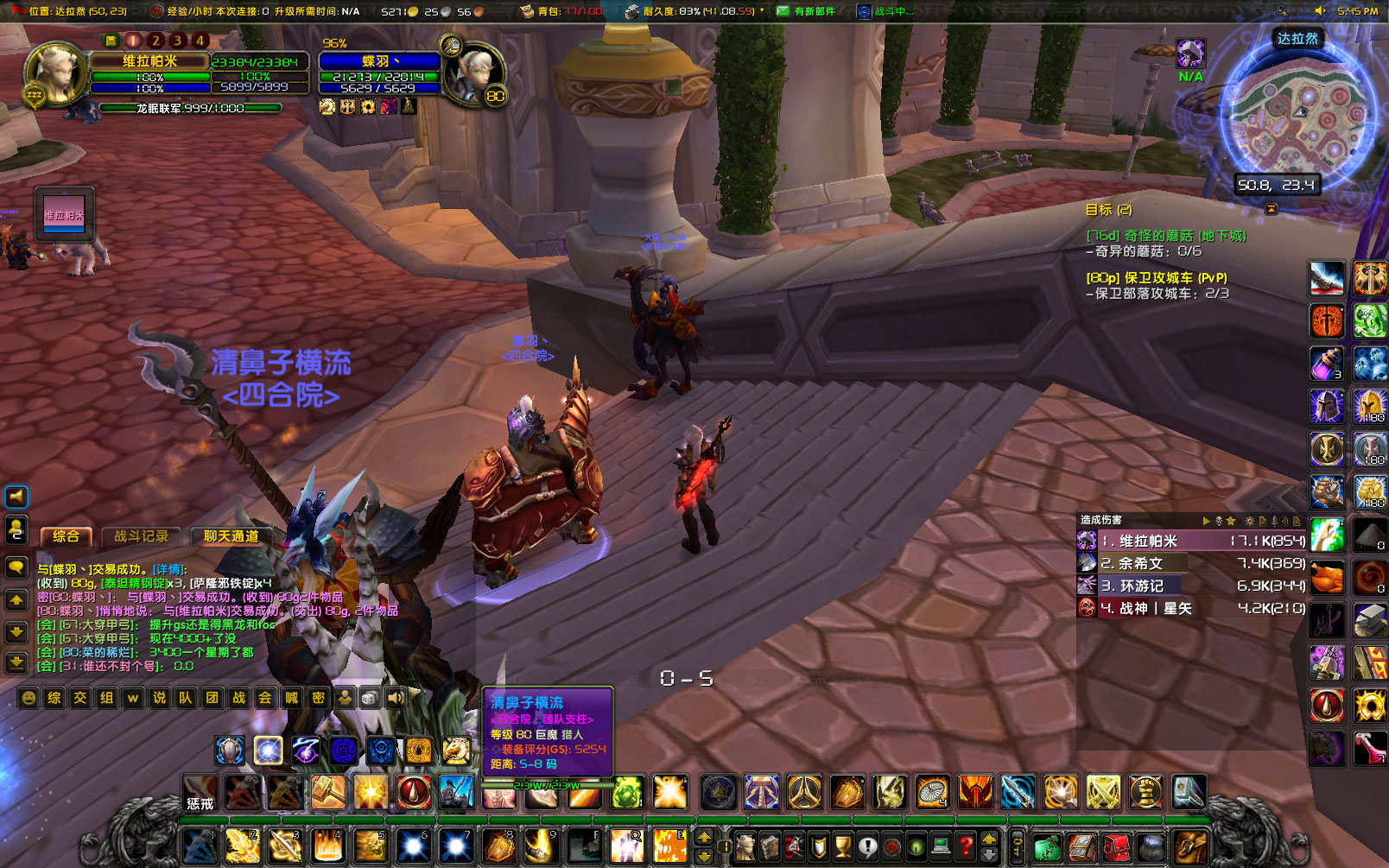The height and width of the screenshot is (868, 1389).
Task: Toggle chat sound speaker beside chat frame
Action: click(15, 496)
